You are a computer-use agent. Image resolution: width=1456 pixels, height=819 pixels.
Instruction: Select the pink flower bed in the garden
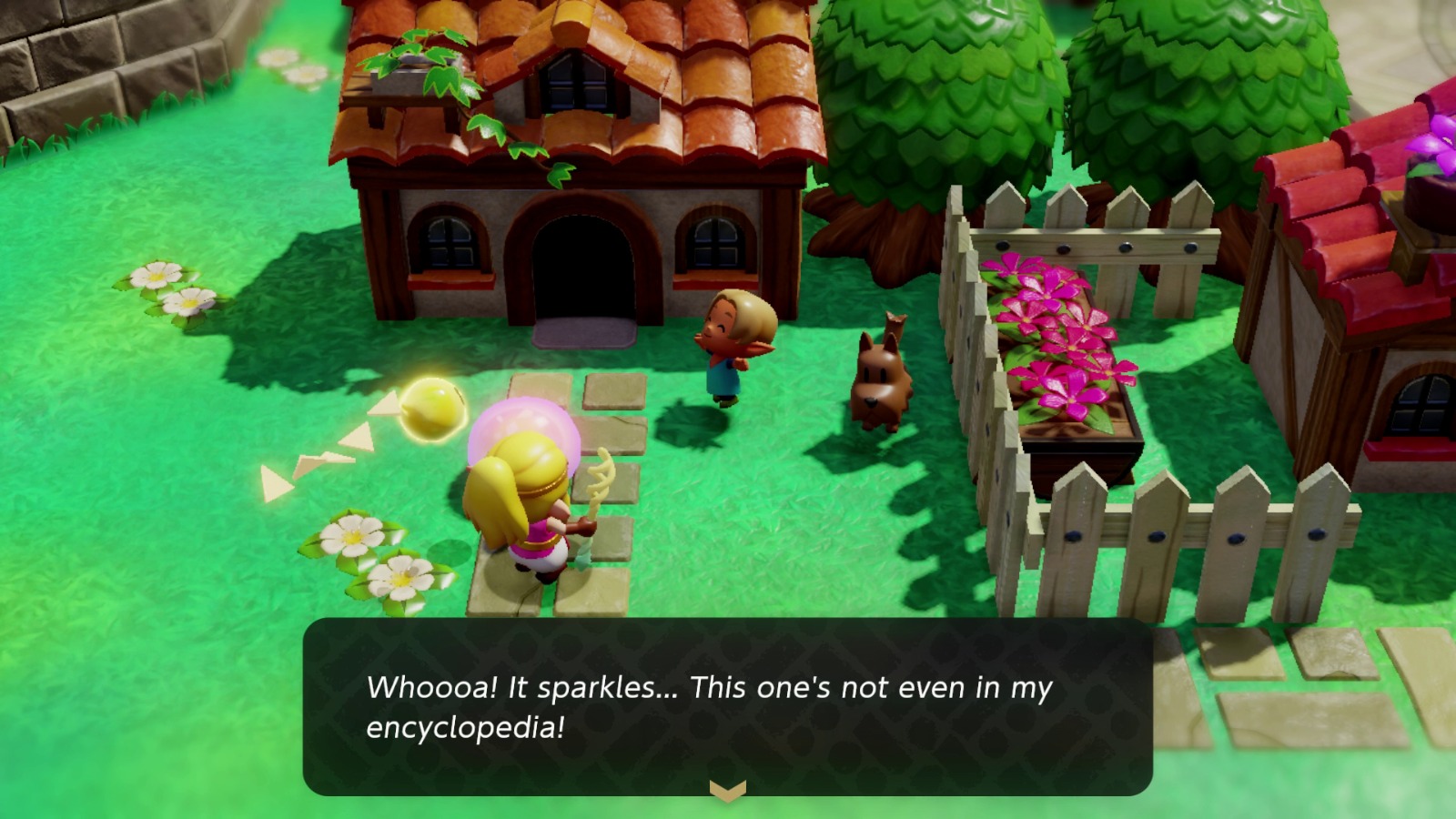(1056, 337)
